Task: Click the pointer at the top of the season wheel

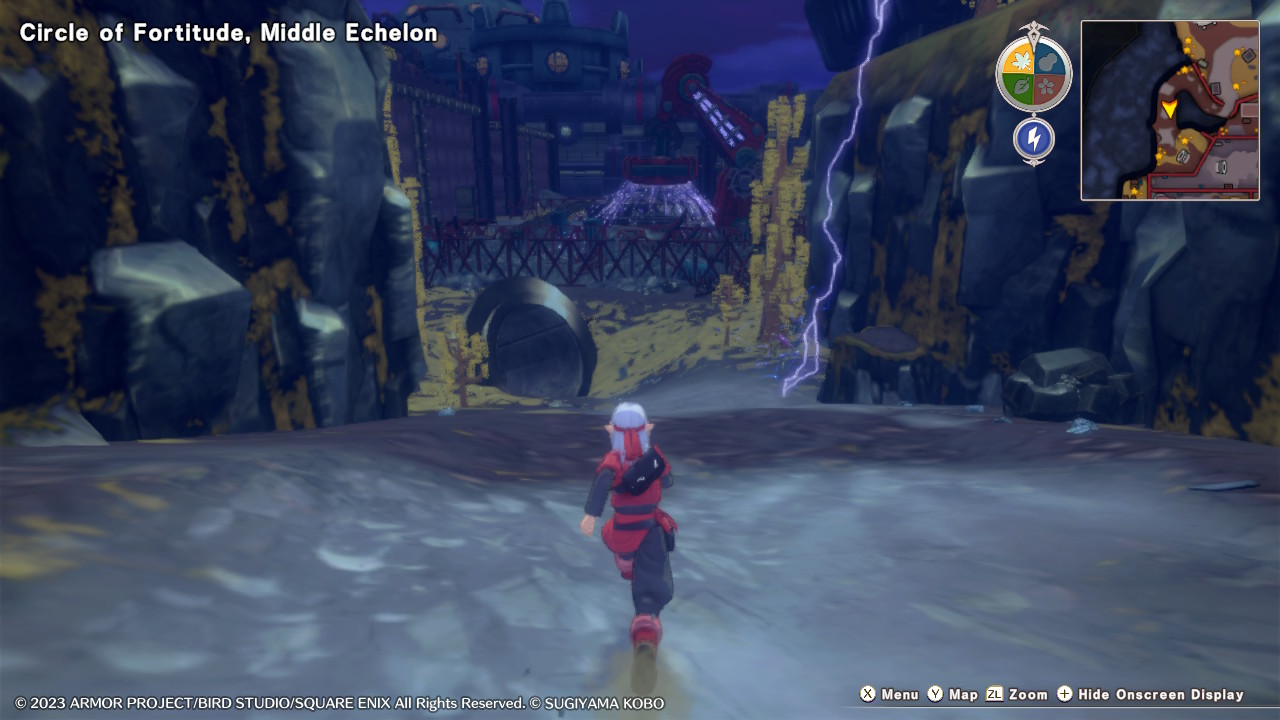Action: (x=1034, y=30)
